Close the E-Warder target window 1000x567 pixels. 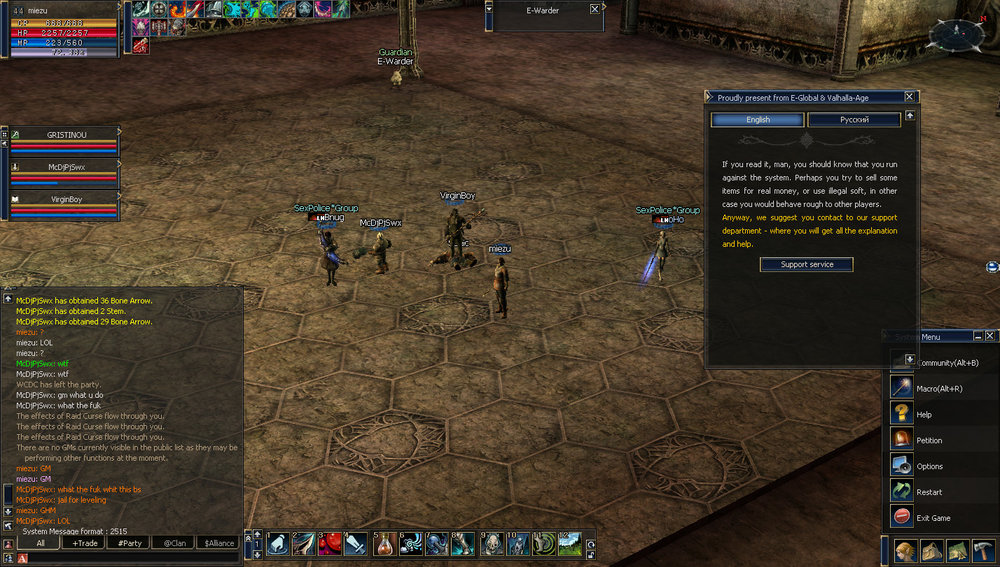(595, 9)
